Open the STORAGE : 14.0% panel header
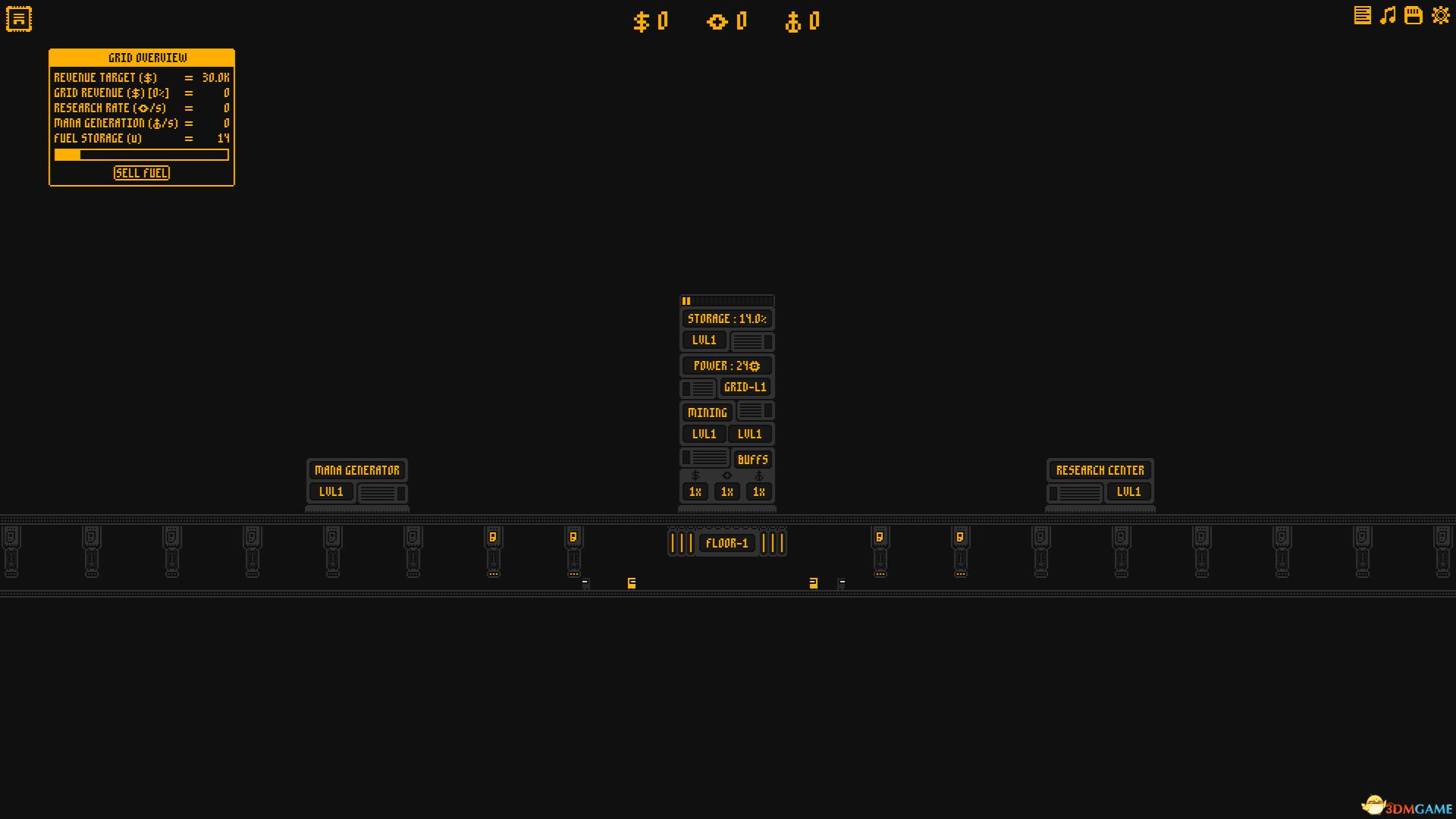The height and width of the screenshot is (819, 1456). tap(726, 318)
